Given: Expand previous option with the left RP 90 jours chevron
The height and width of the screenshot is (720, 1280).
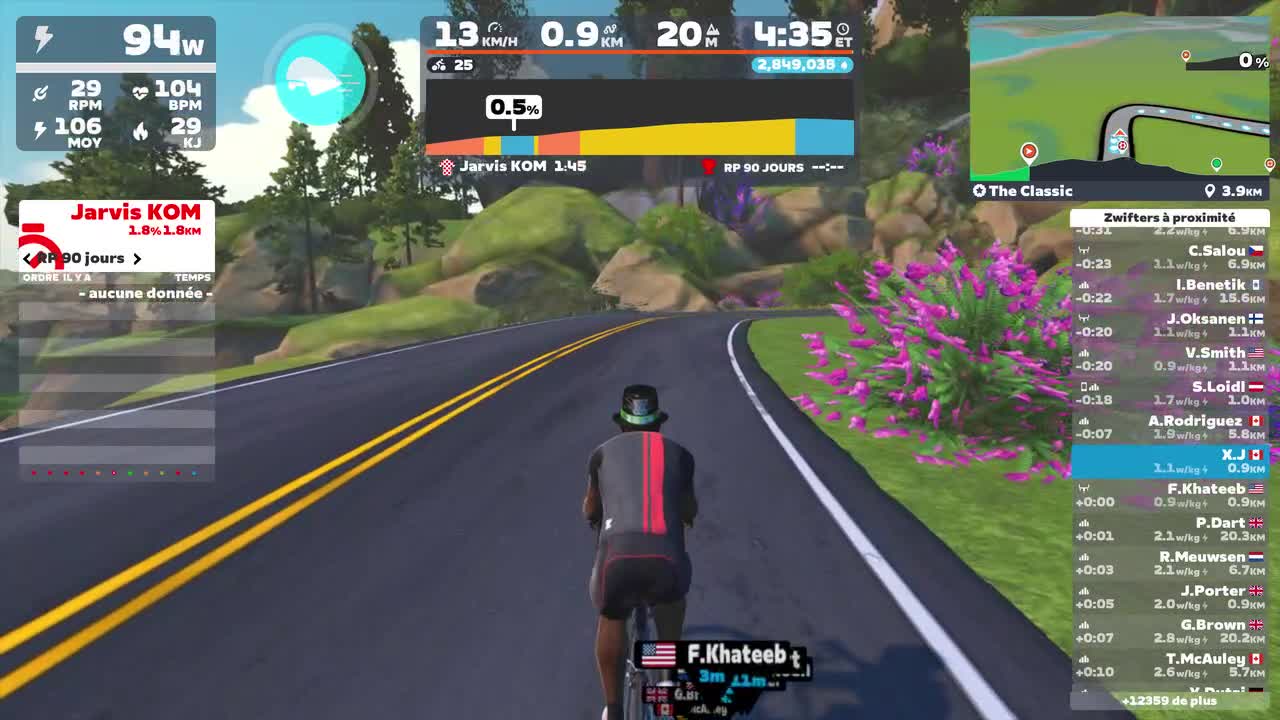Looking at the screenshot, I should pos(27,259).
